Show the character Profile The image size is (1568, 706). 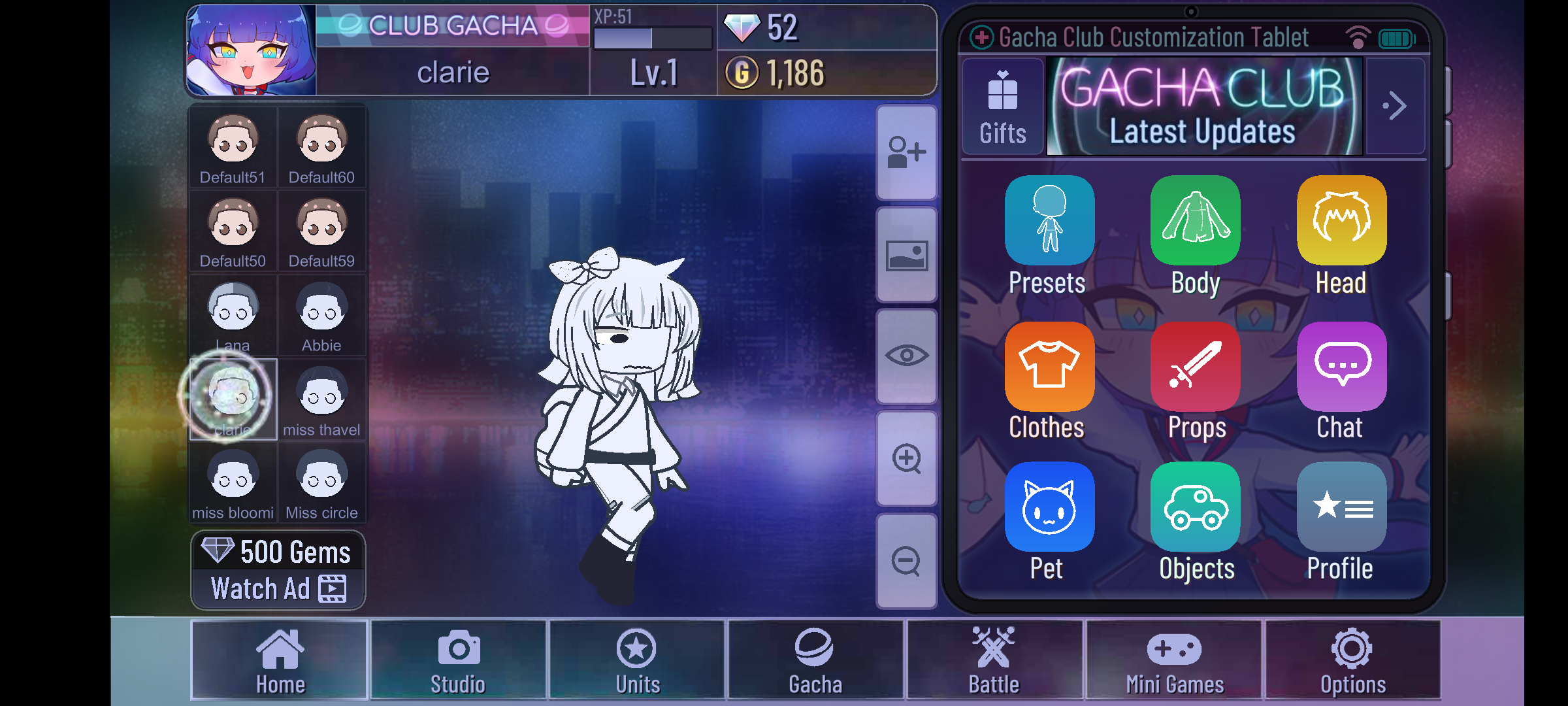pos(1341,508)
